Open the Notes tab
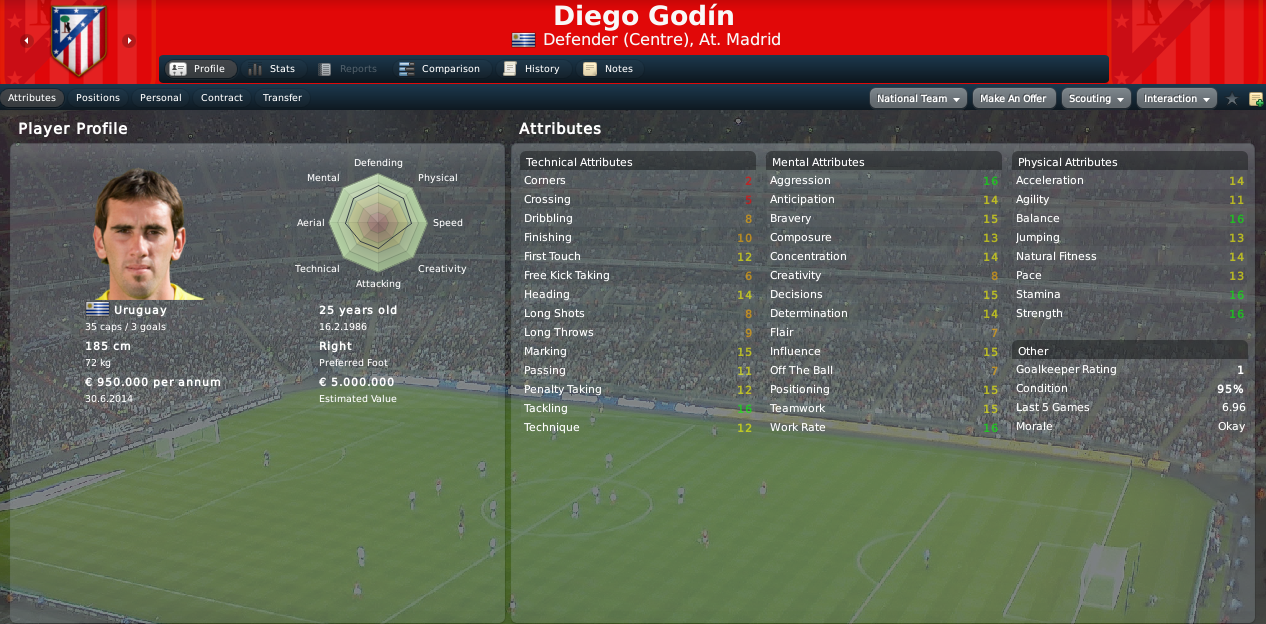This screenshot has width=1266, height=624. pos(609,69)
